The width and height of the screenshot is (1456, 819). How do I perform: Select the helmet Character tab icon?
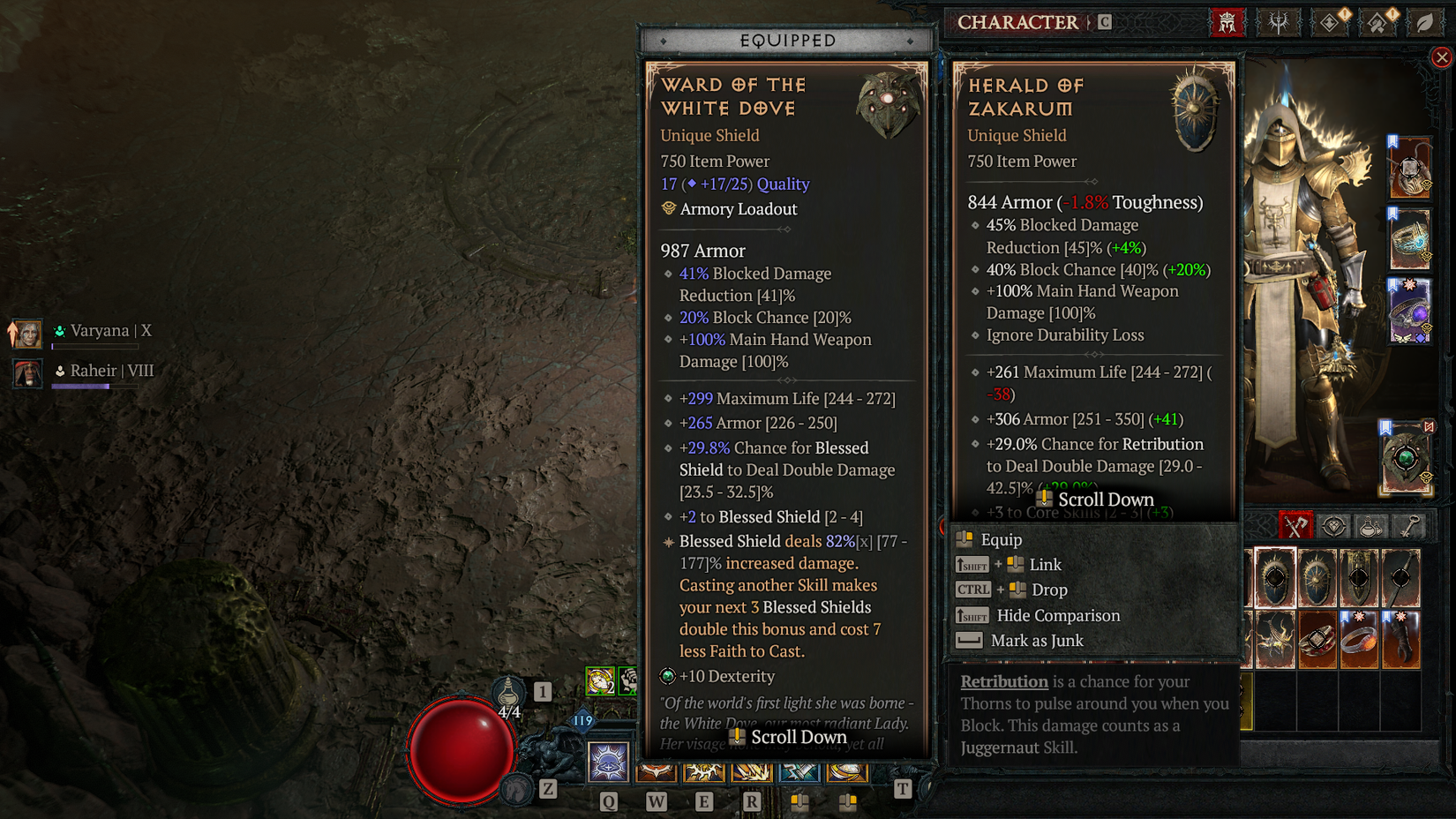click(1227, 22)
